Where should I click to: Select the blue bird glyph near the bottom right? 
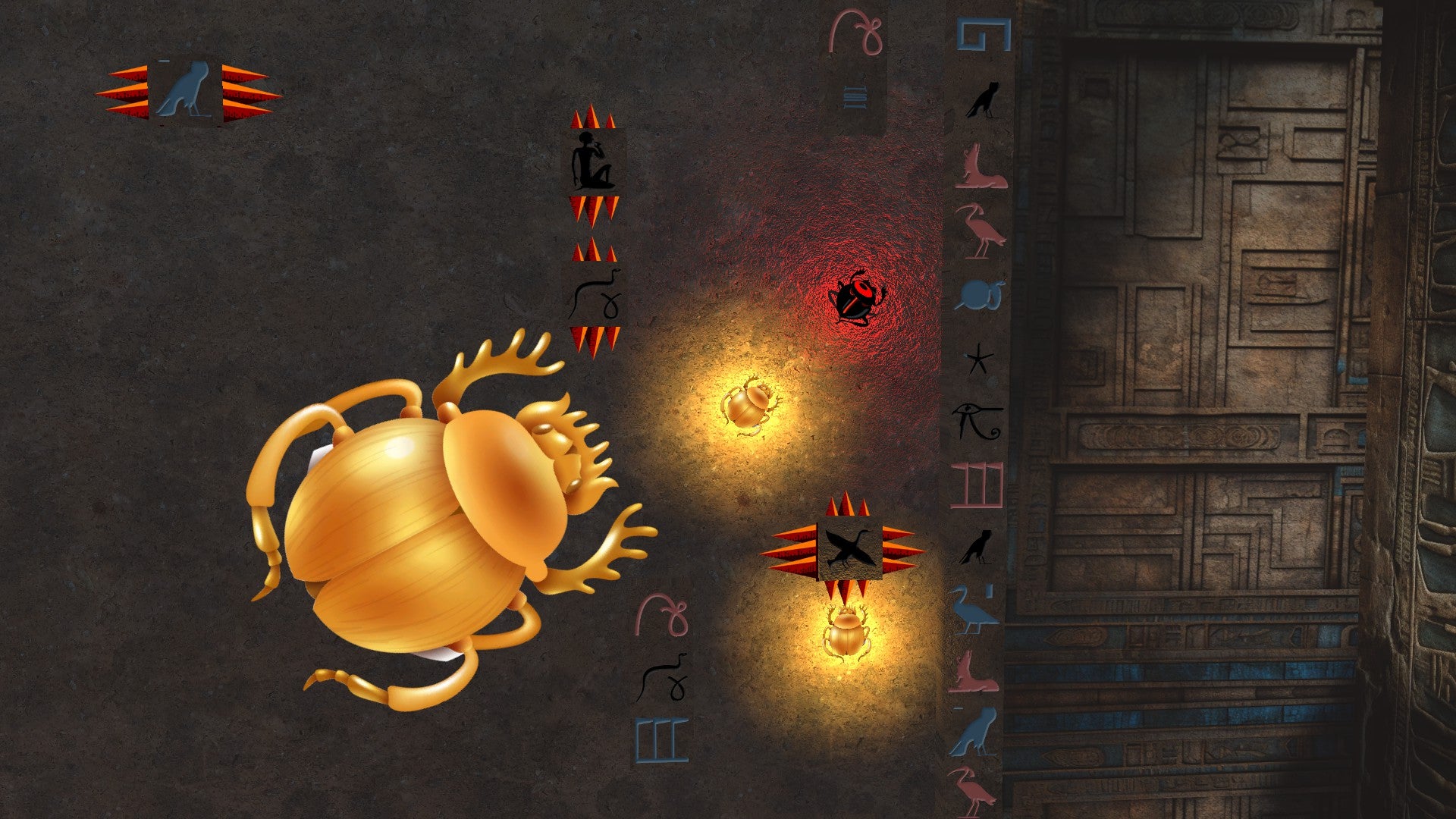(x=978, y=728)
